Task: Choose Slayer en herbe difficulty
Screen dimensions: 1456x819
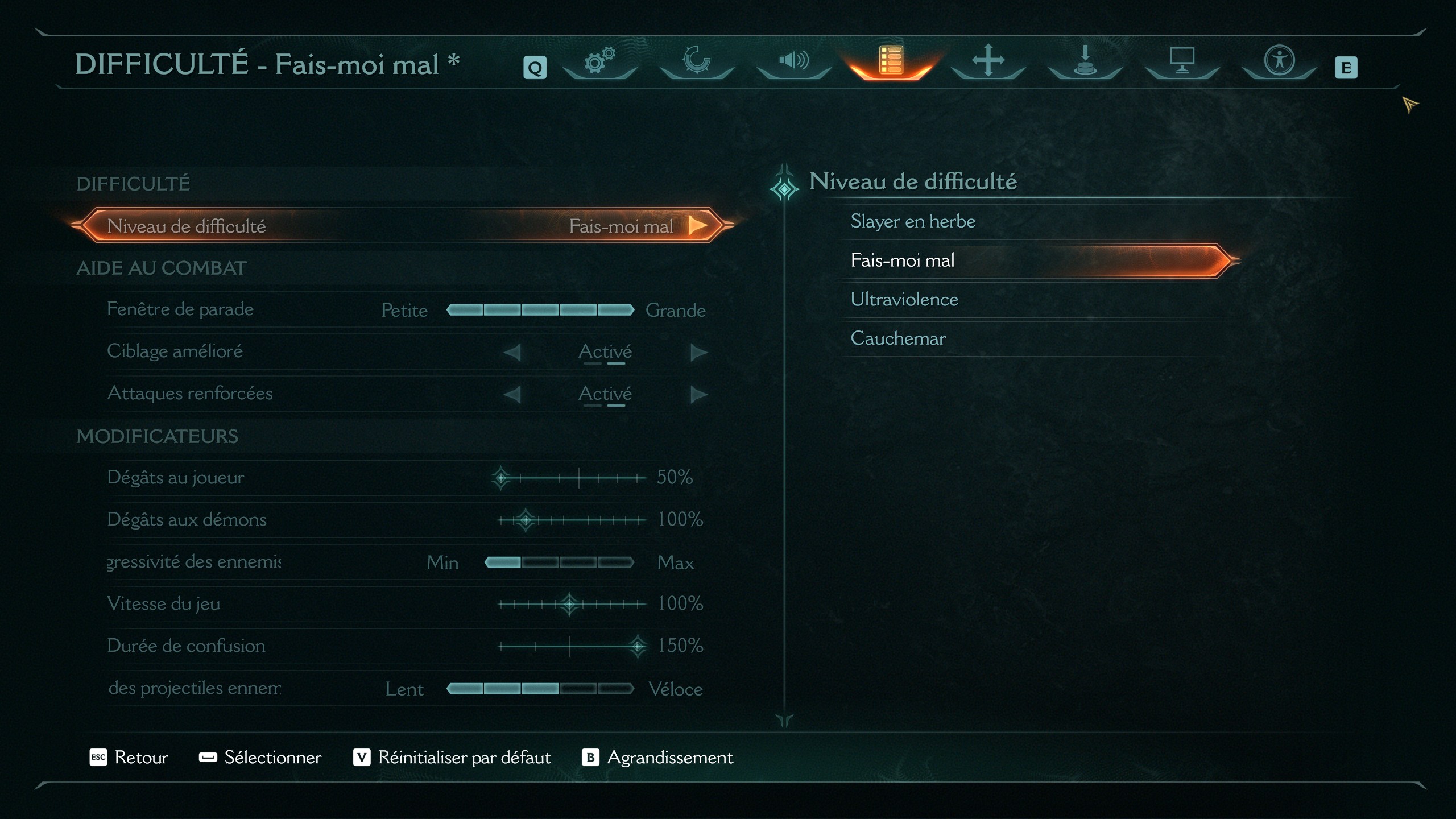Action: tap(912, 221)
